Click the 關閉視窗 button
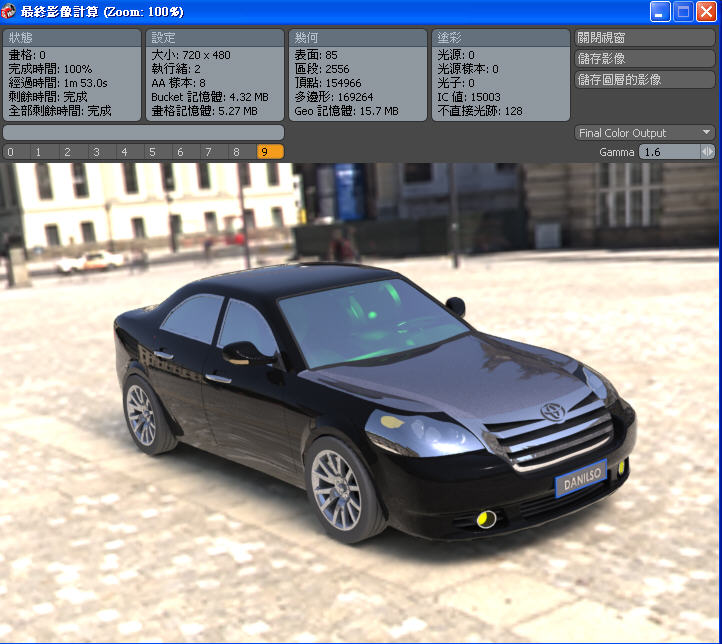This screenshot has height=644, width=722. [645, 38]
